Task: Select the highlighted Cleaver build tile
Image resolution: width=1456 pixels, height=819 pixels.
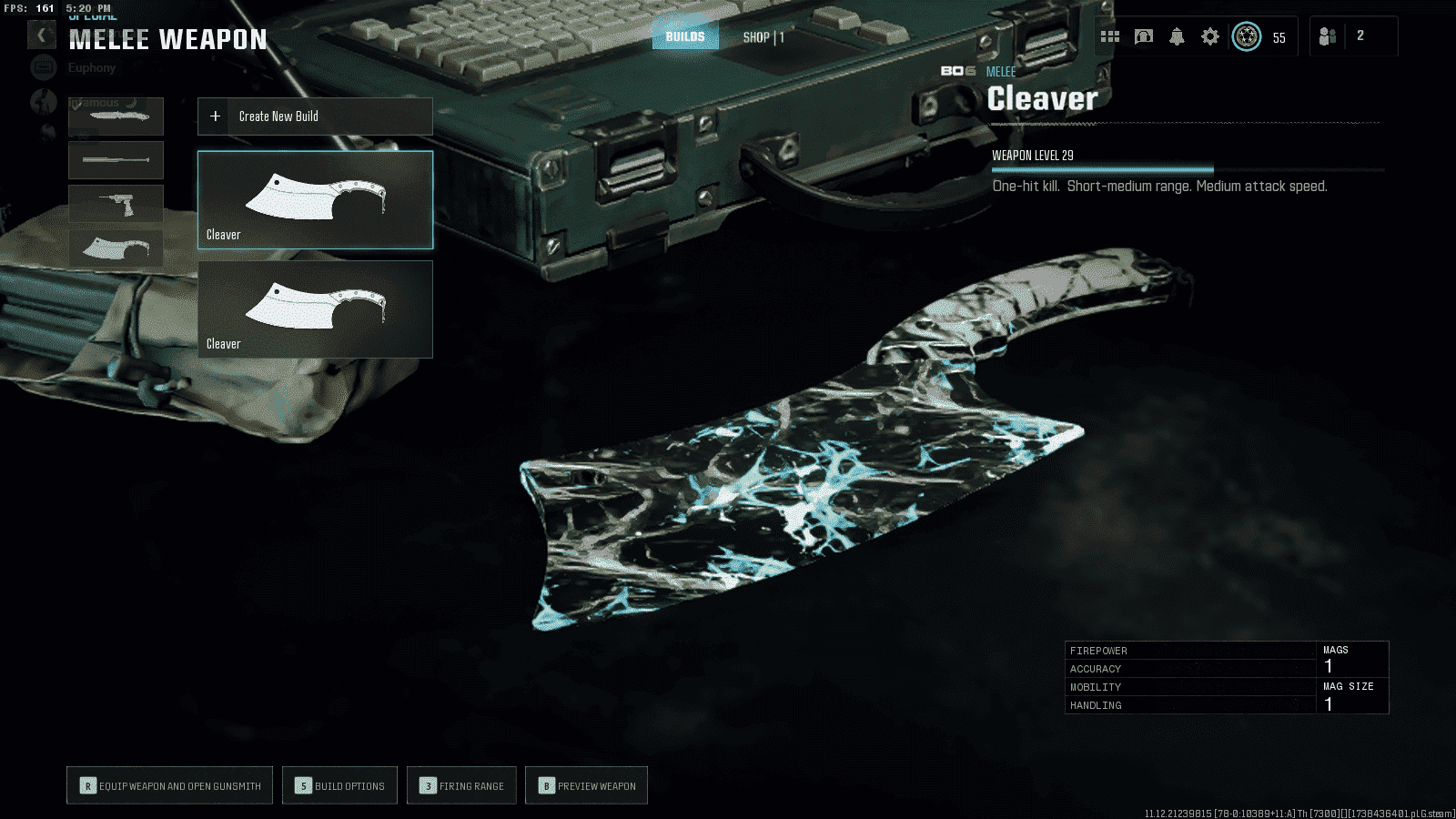Action: (315, 200)
